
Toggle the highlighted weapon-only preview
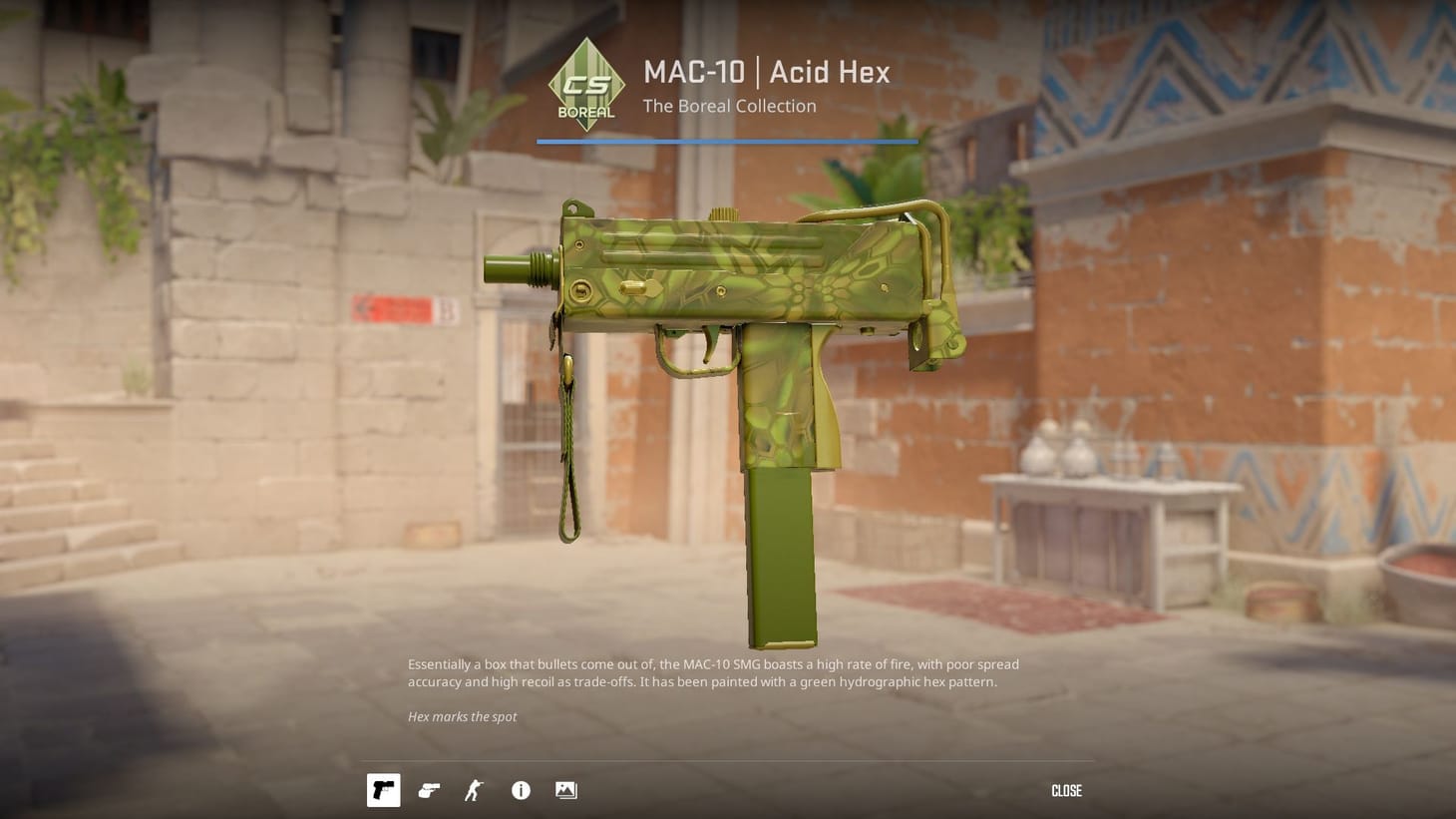pyautogui.click(x=383, y=790)
